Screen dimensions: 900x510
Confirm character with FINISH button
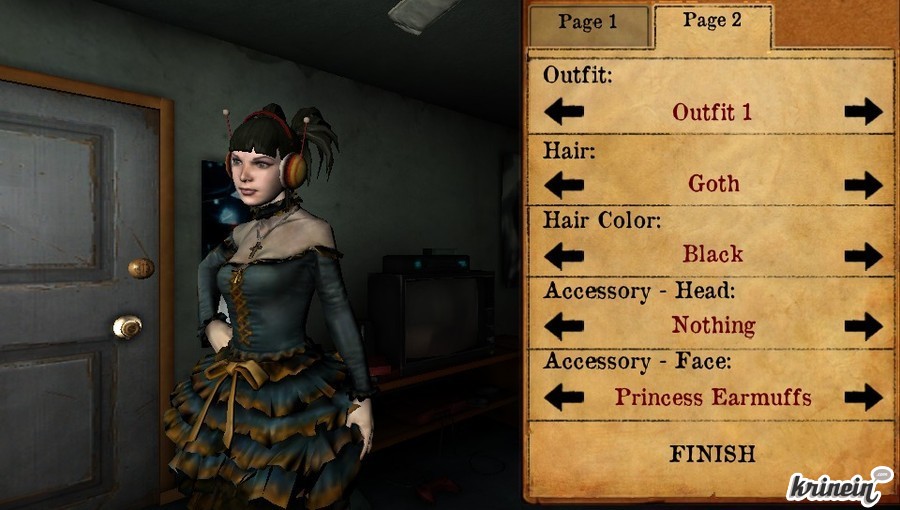pyautogui.click(x=712, y=454)
